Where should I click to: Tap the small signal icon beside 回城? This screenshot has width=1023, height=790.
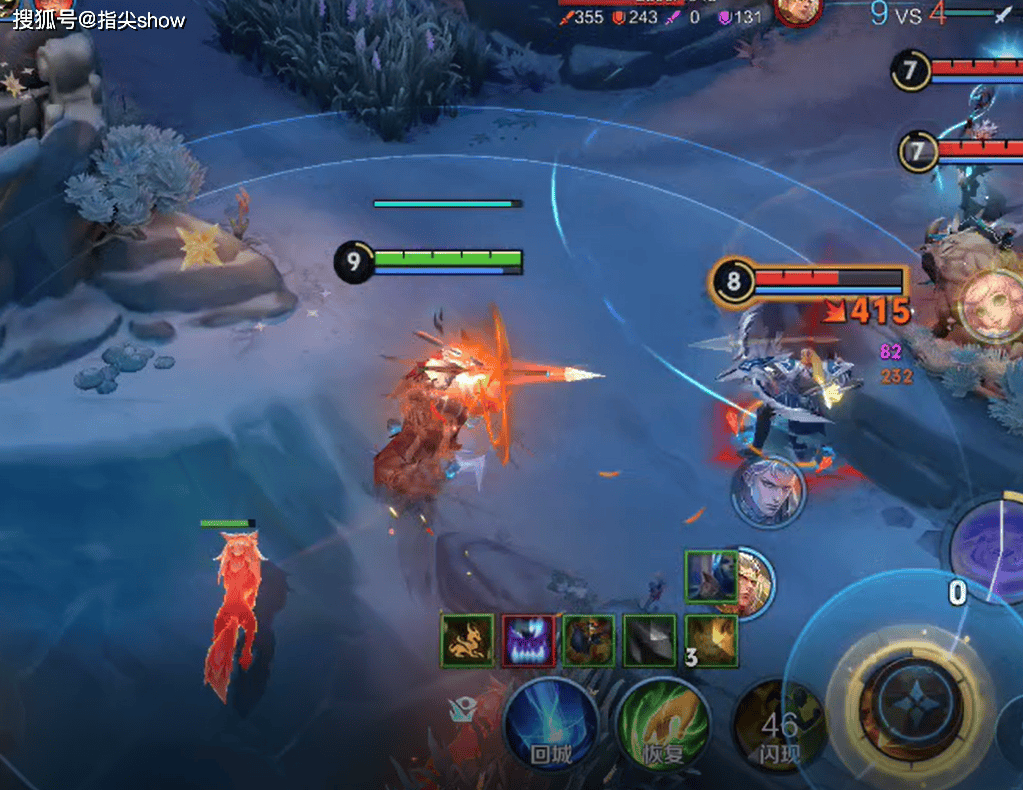[462, 709]
